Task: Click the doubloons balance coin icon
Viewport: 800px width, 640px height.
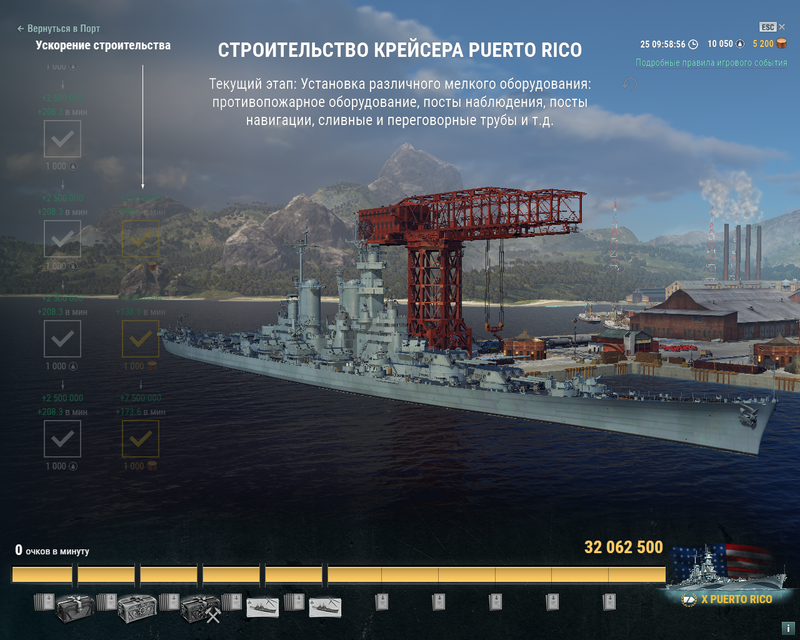Action: click(781, 44)
